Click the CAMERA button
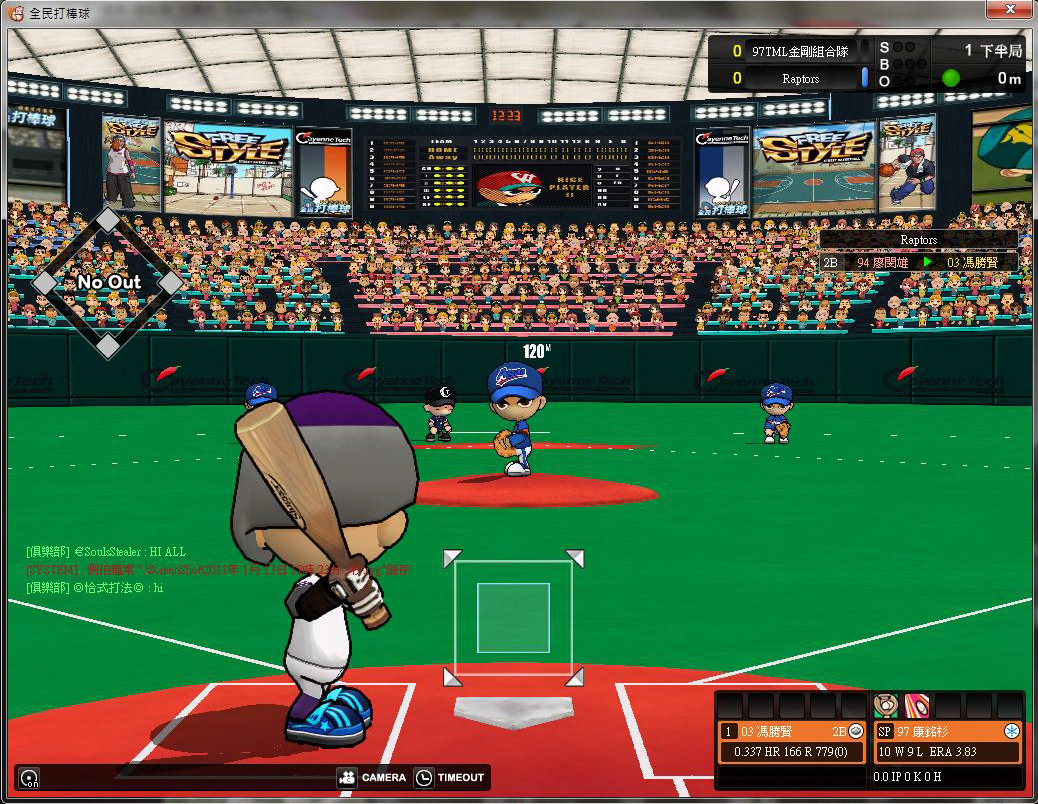 372,777
